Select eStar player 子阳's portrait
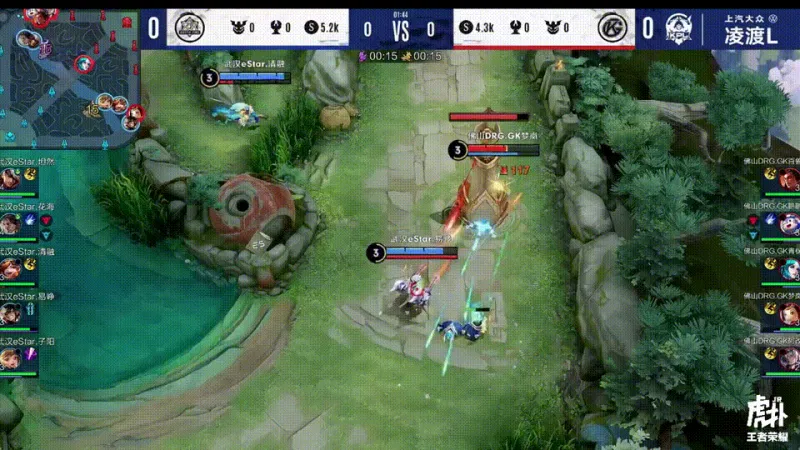The image size is (800, 450). [11, 357]
